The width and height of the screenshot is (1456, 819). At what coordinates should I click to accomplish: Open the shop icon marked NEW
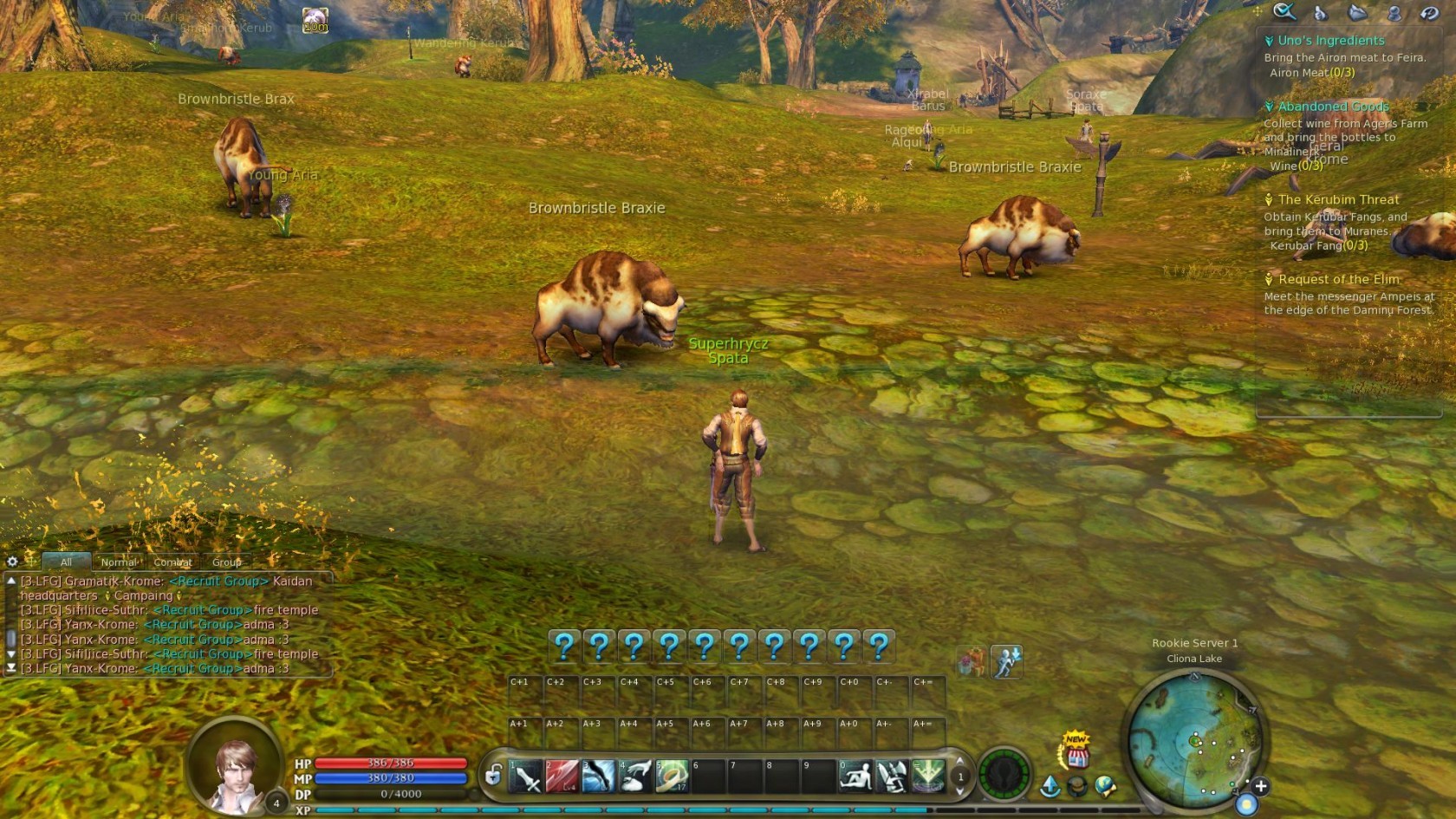(x=1076, y=751)
